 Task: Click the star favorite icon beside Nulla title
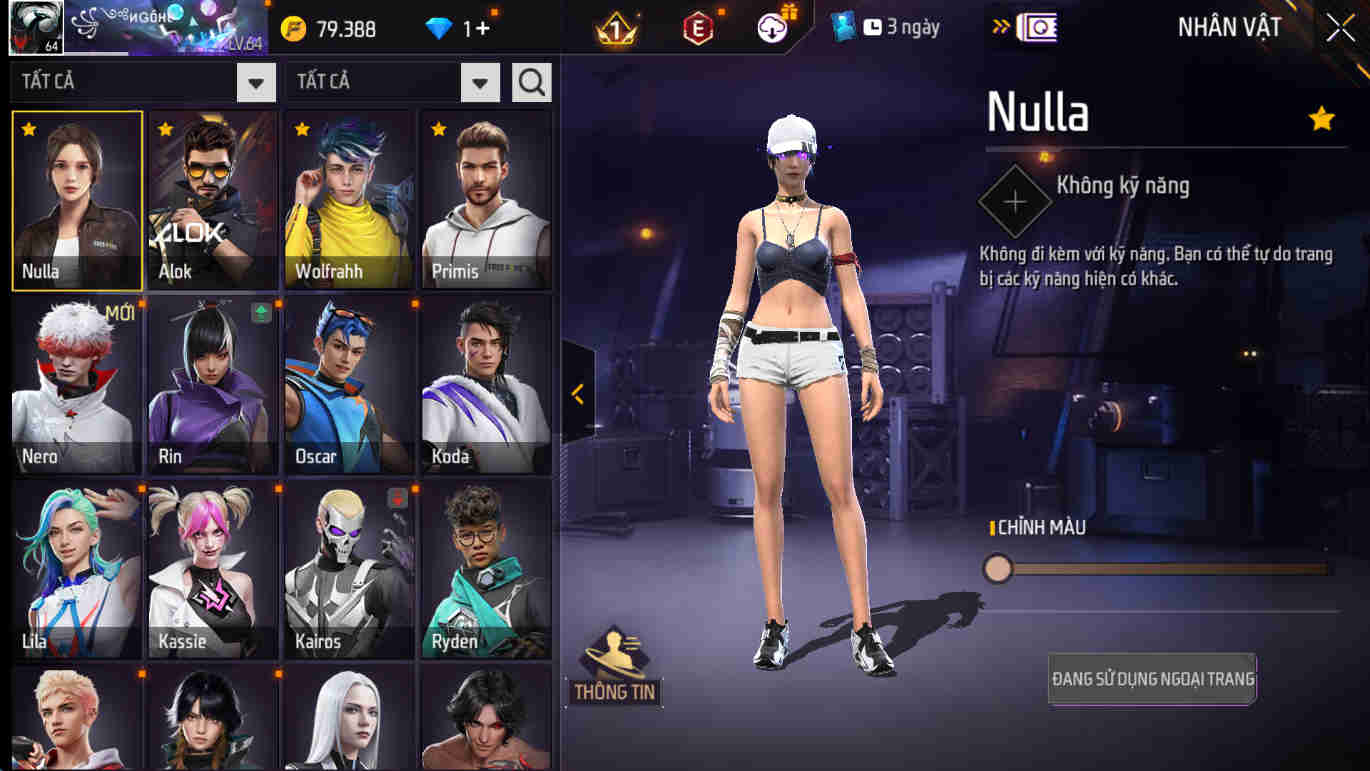click(1322, 118)
